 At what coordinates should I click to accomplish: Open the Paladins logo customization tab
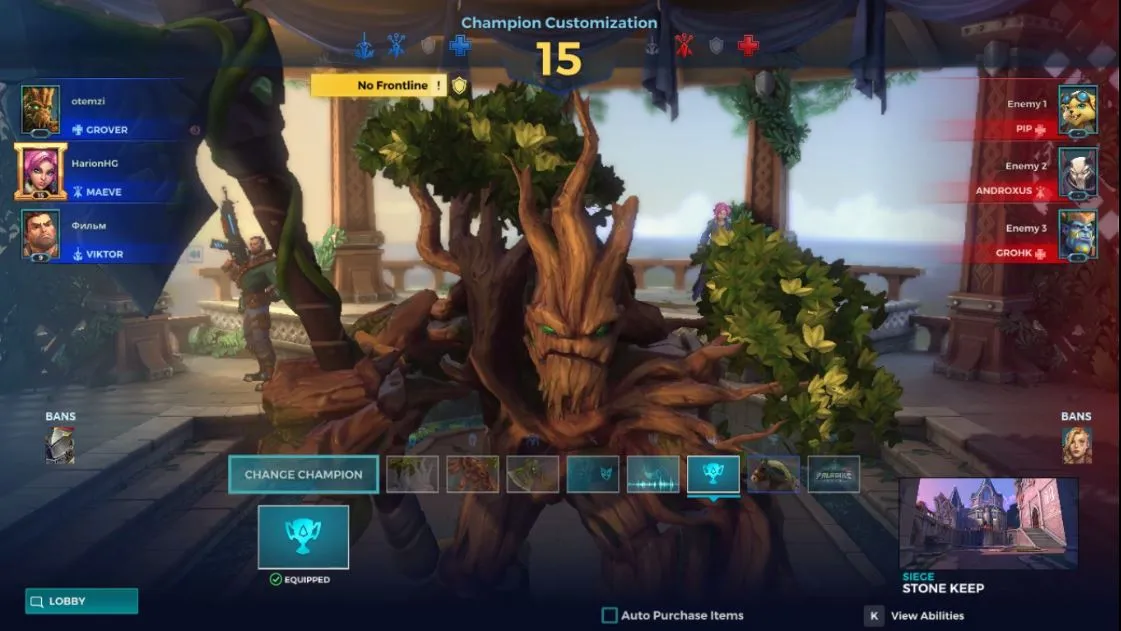[833, 474]
